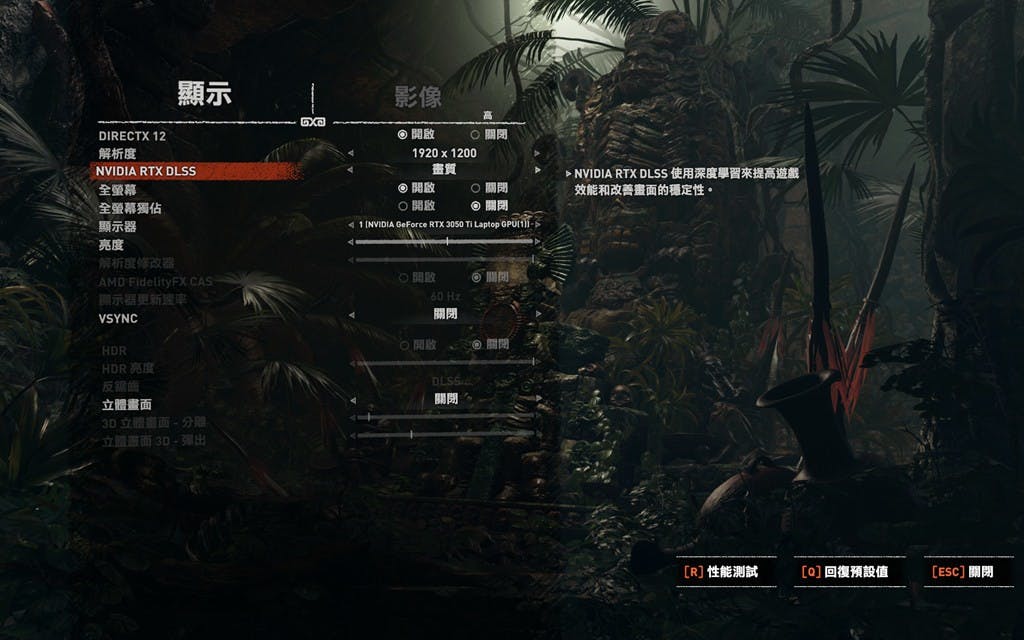1024x640 pixels.
Task: Select the 顯示 (Display) tab
Action: (x=204, y=95)
